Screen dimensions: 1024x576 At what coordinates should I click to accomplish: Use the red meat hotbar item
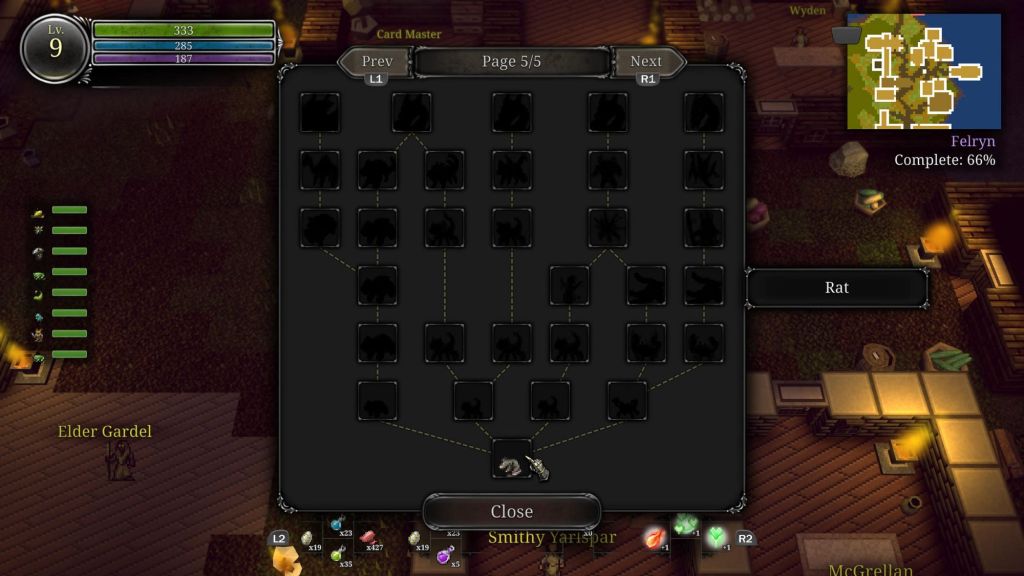pyautogui.click(x=654, y=537)
